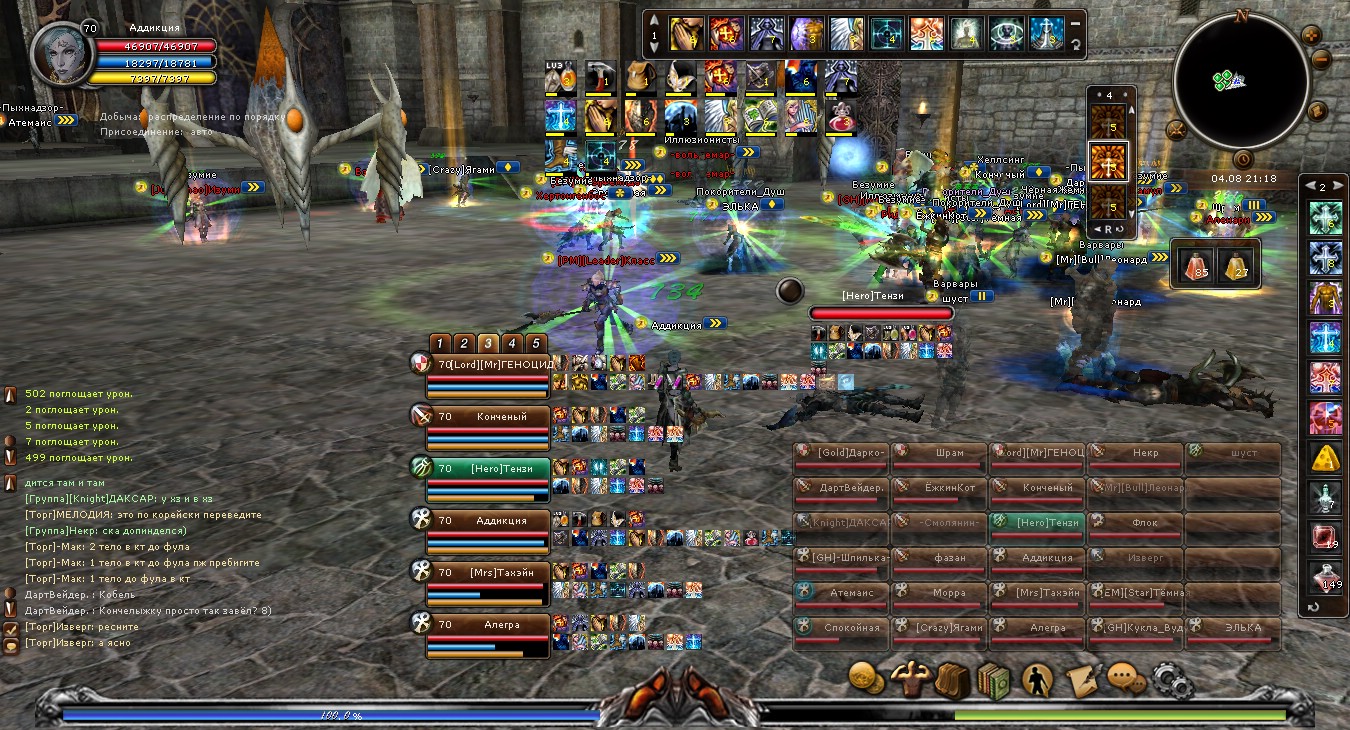Viewport: 1350px width, 730px height.
Task: Open the gold coins shop menu
Action: tap(866, 679)
